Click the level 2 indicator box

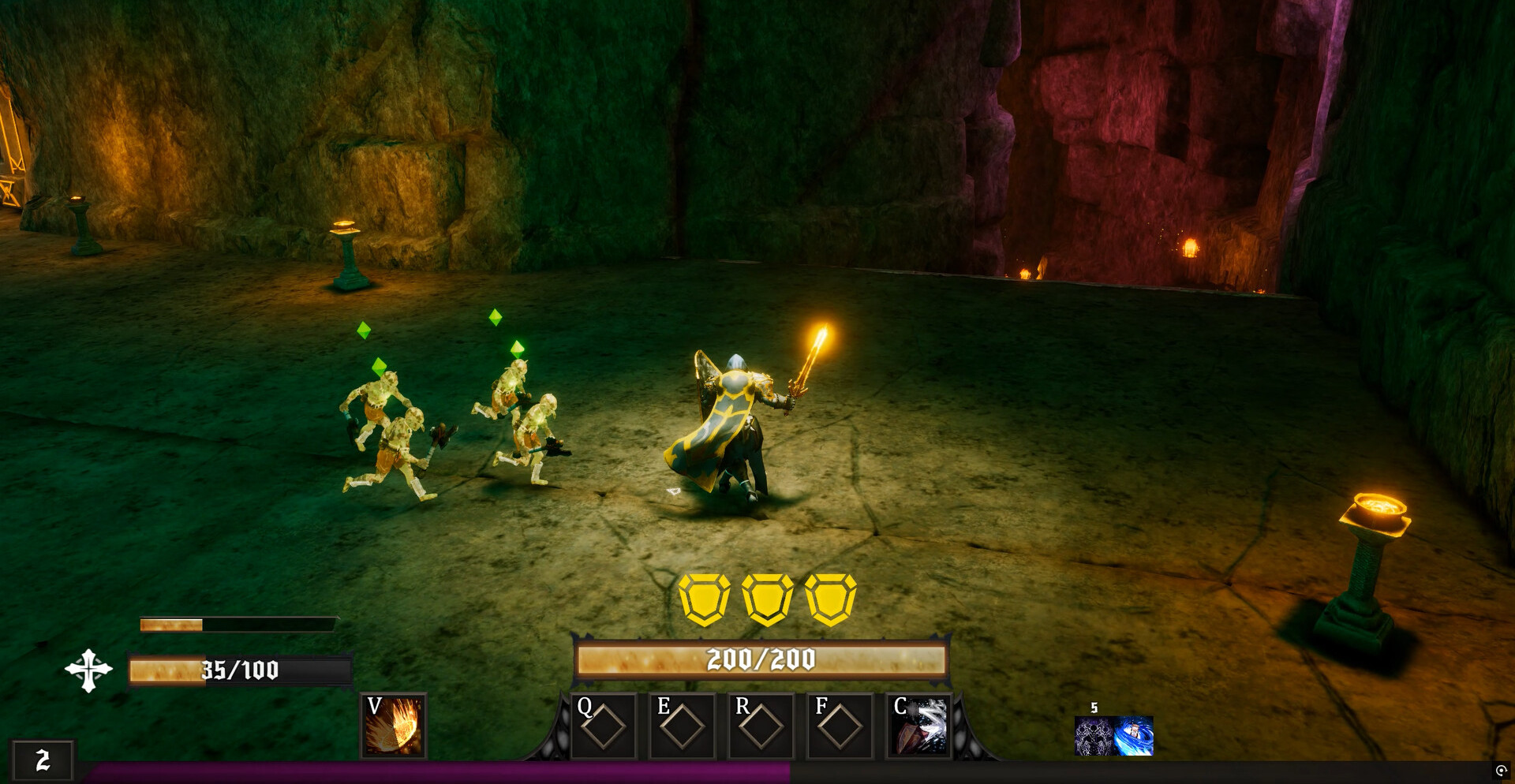click(x=43, y=760)
